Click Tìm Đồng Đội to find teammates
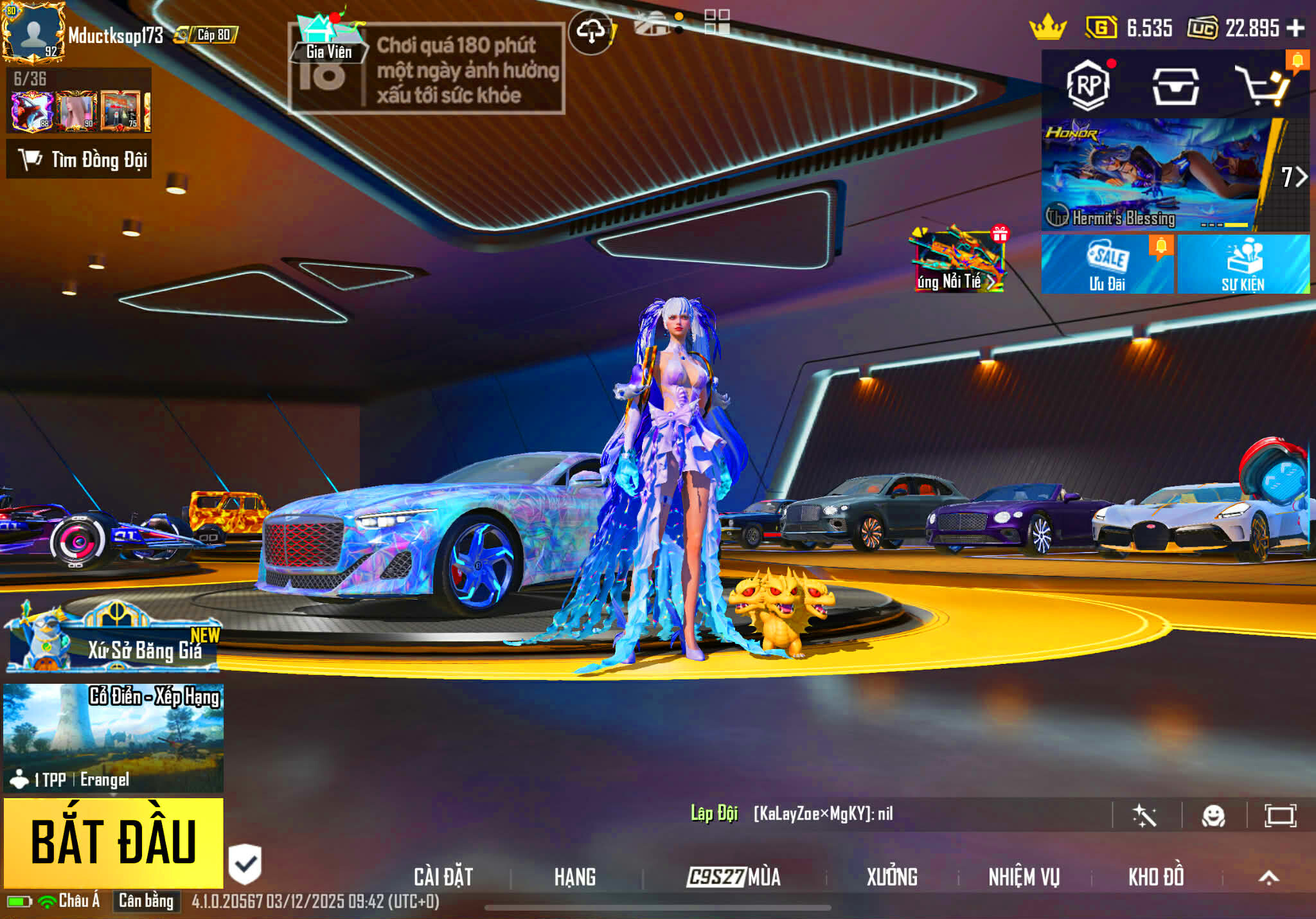 pyautogui.click(x=79, y=159)
